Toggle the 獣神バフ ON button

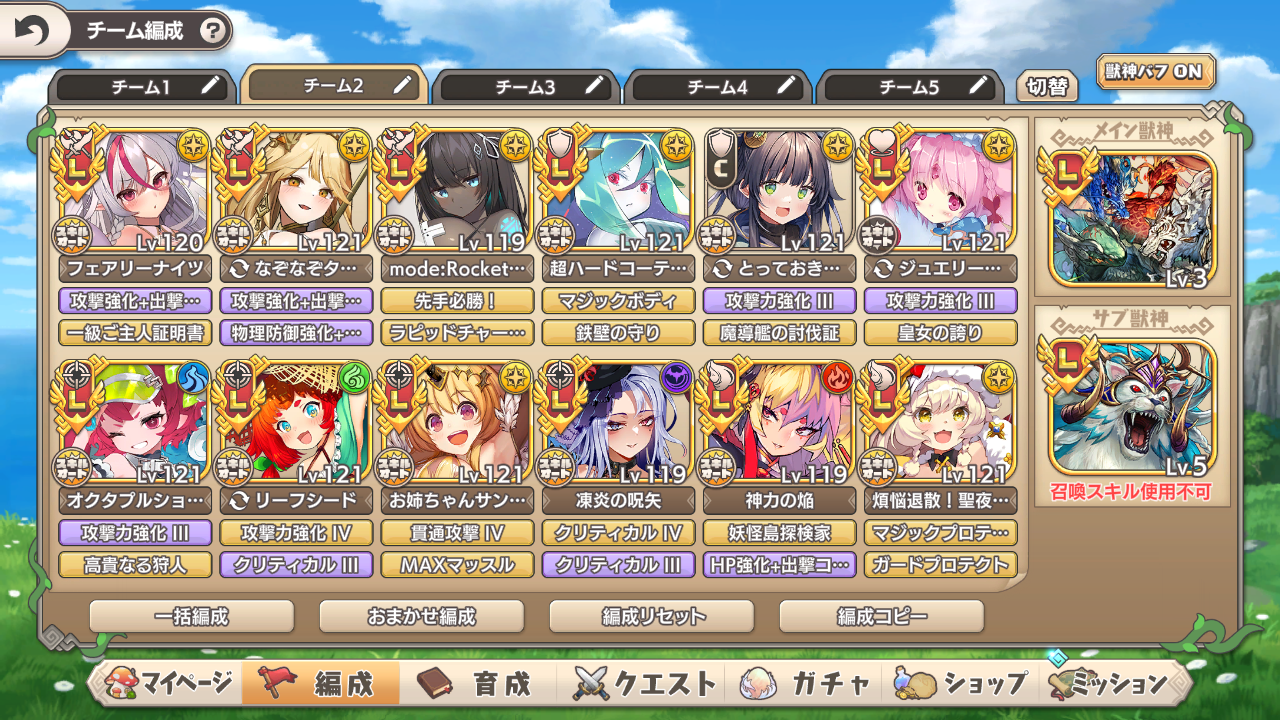pyautogui.click(x=1156, y=72)
